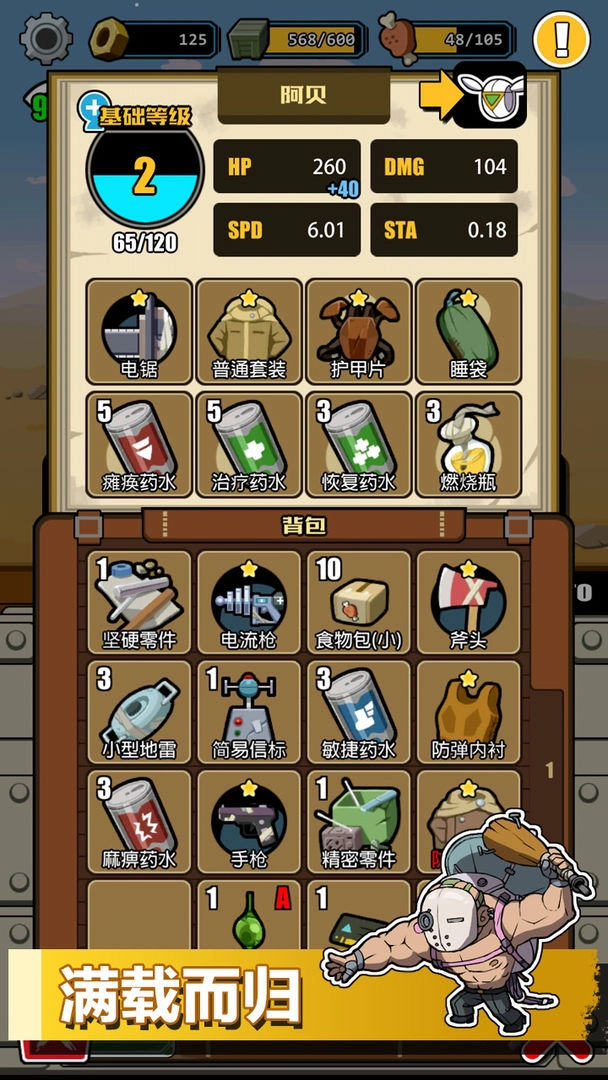The height and width of the screenshot is (1080, 608).
Task: Choose the 电流枪 electric gun item
Action: click(x=249, y=602)
